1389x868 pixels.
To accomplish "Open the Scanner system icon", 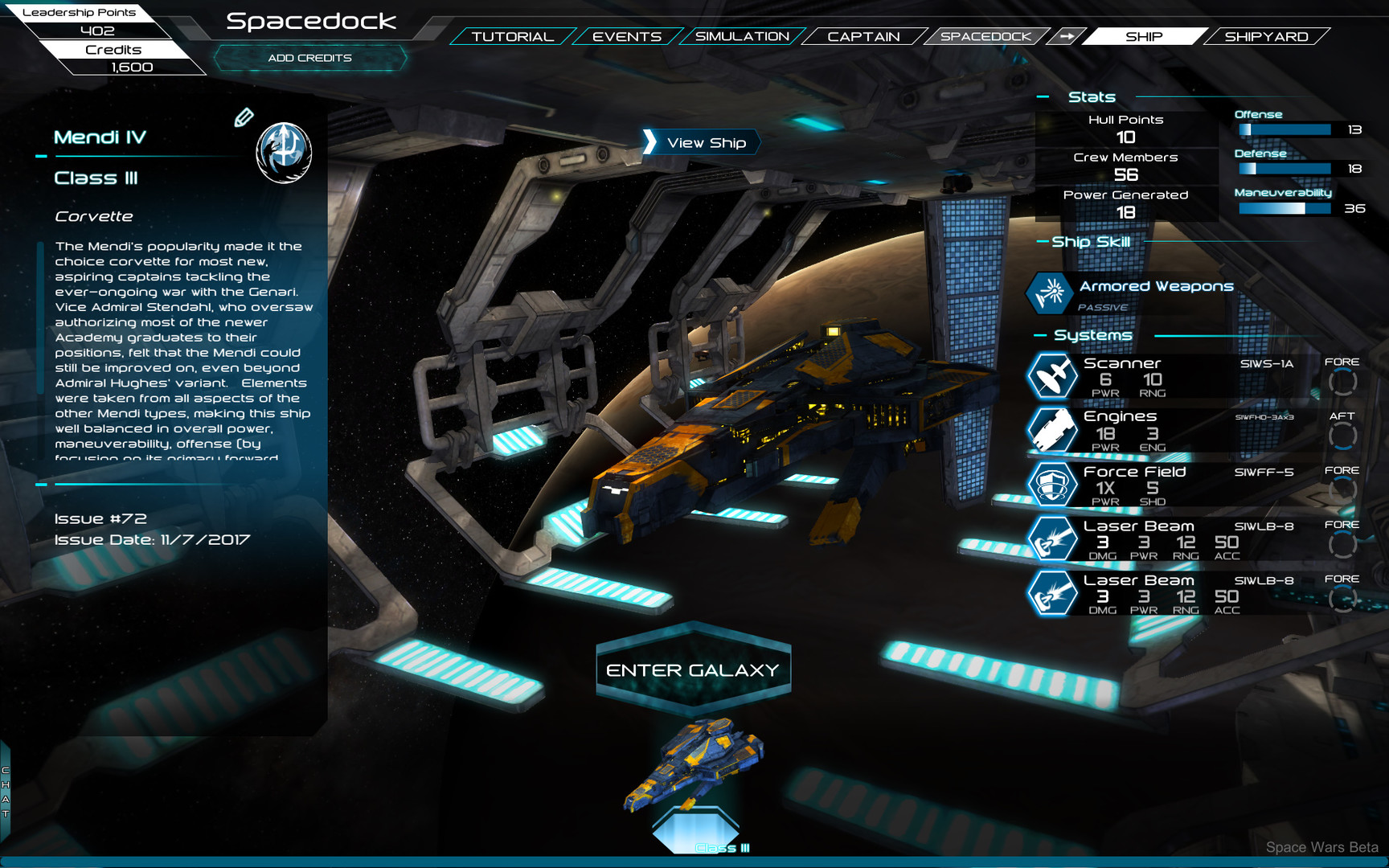I will [x=1052, y=376].
